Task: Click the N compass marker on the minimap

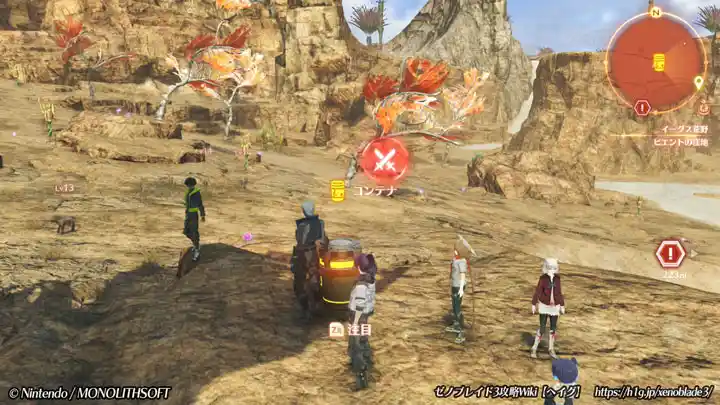Action: click(656, 12)
